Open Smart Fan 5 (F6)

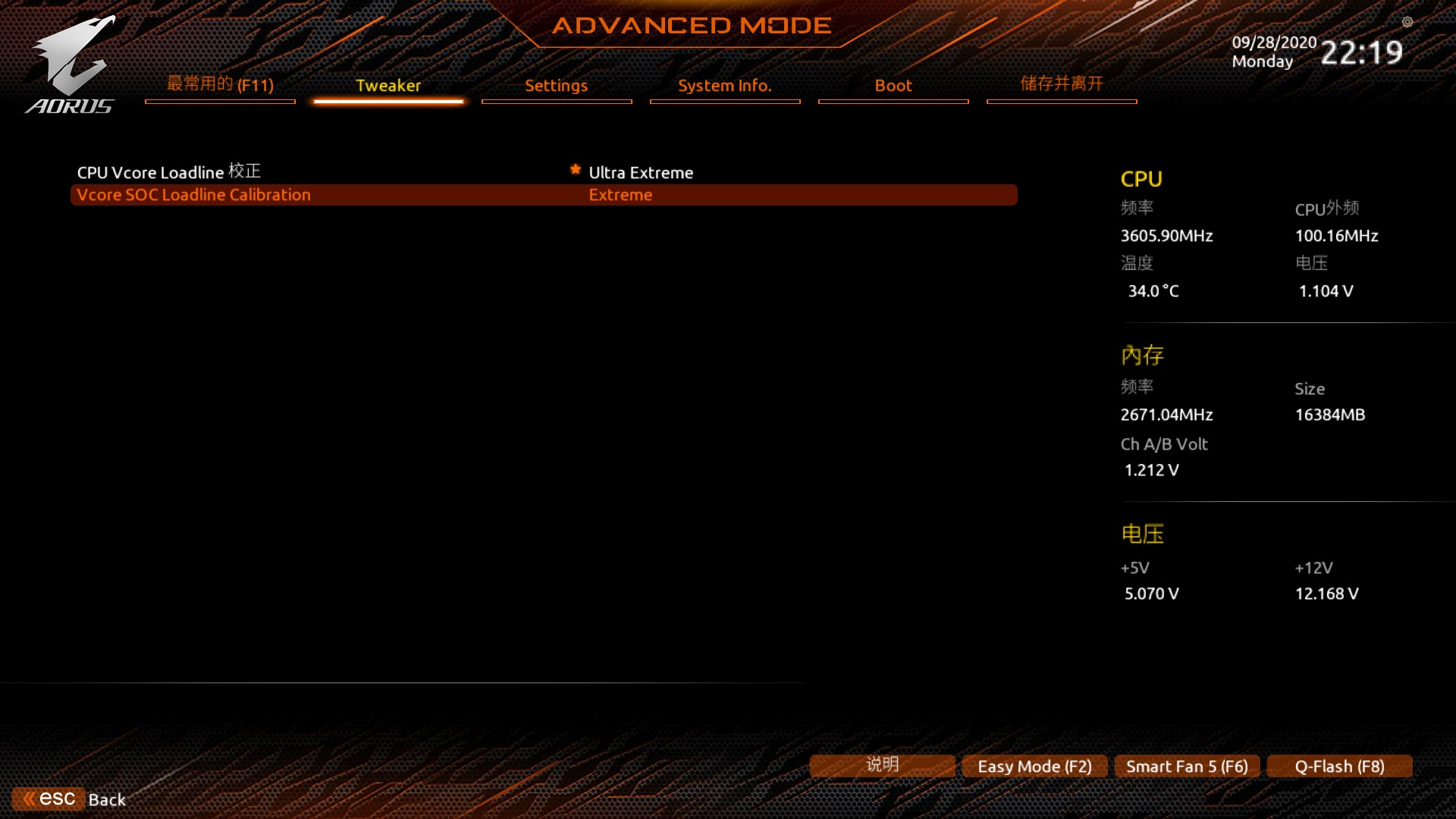tap(1186, 766)
